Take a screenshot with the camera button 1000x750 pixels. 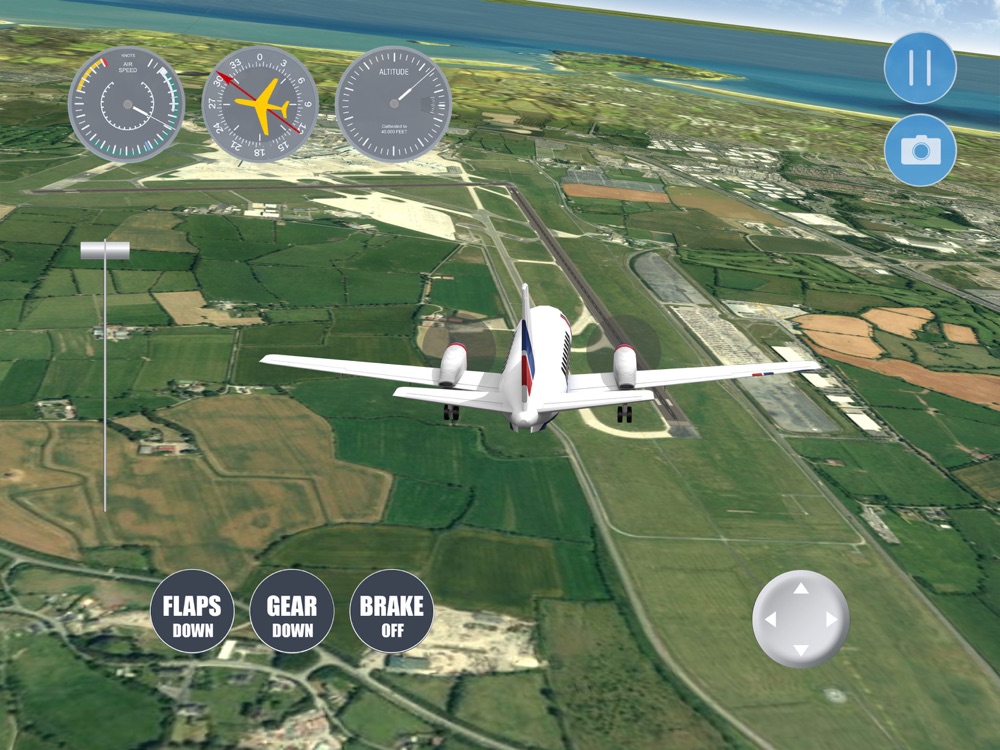click(x=920, y=150)
